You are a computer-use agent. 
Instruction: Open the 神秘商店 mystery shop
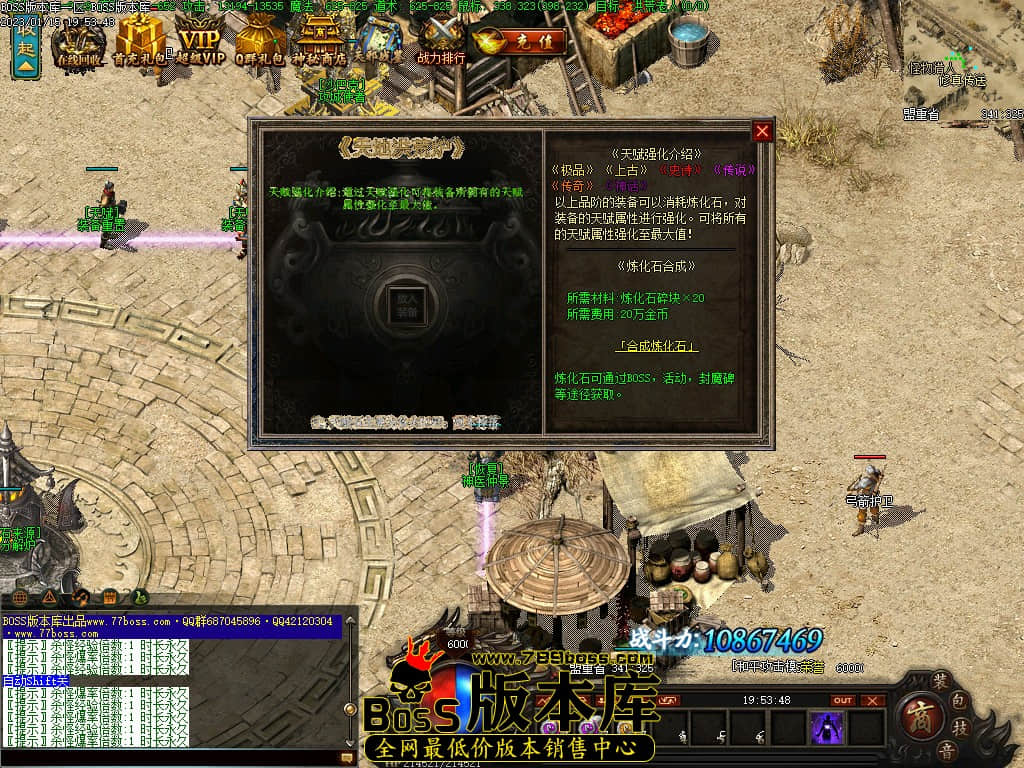(319, 42)
